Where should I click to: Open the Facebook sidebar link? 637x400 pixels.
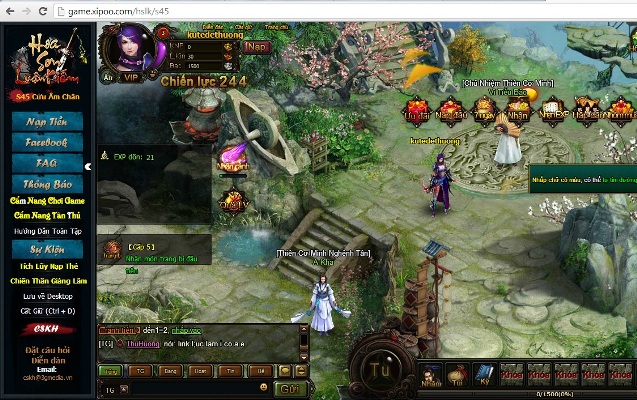pos(47,143)
